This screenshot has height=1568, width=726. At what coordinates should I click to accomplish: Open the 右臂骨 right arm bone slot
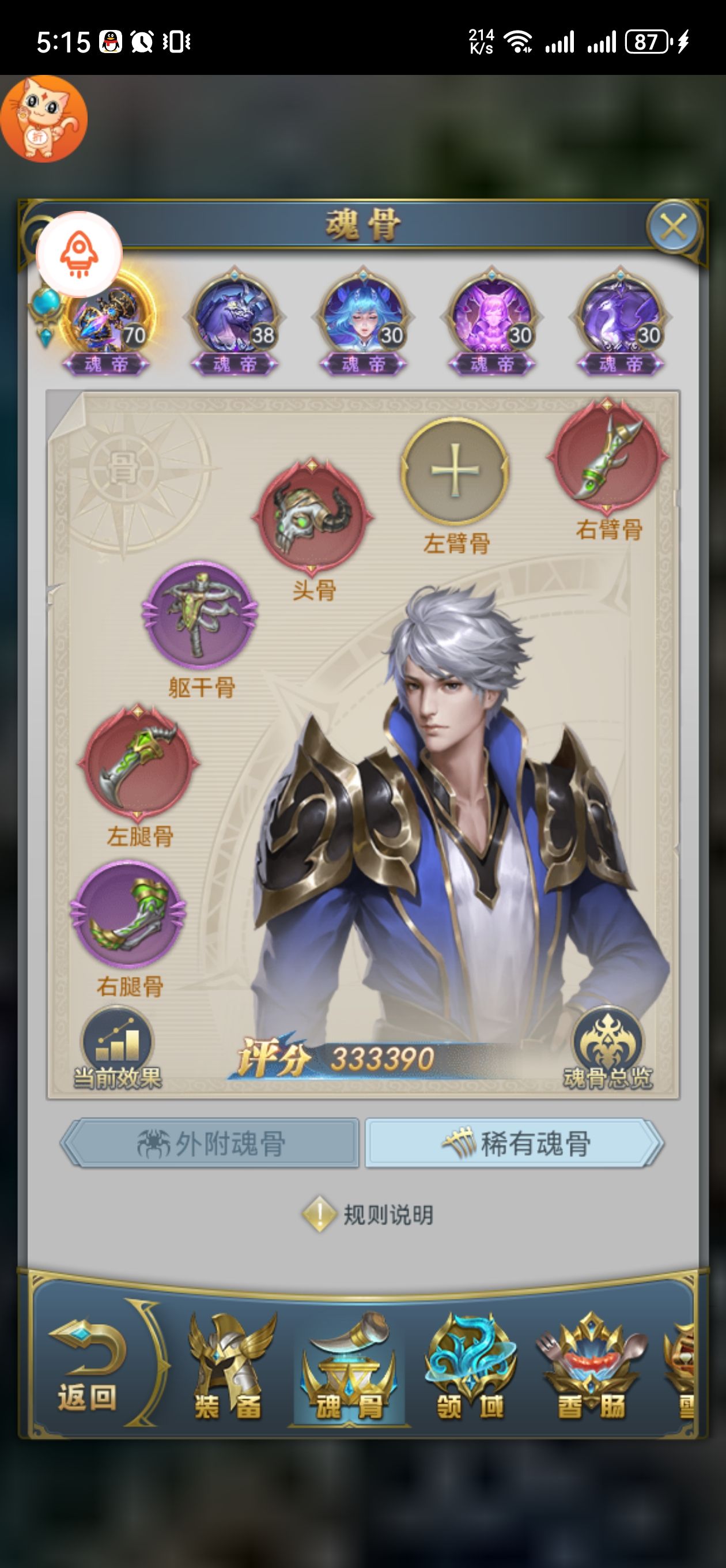[x=607, y=455]
